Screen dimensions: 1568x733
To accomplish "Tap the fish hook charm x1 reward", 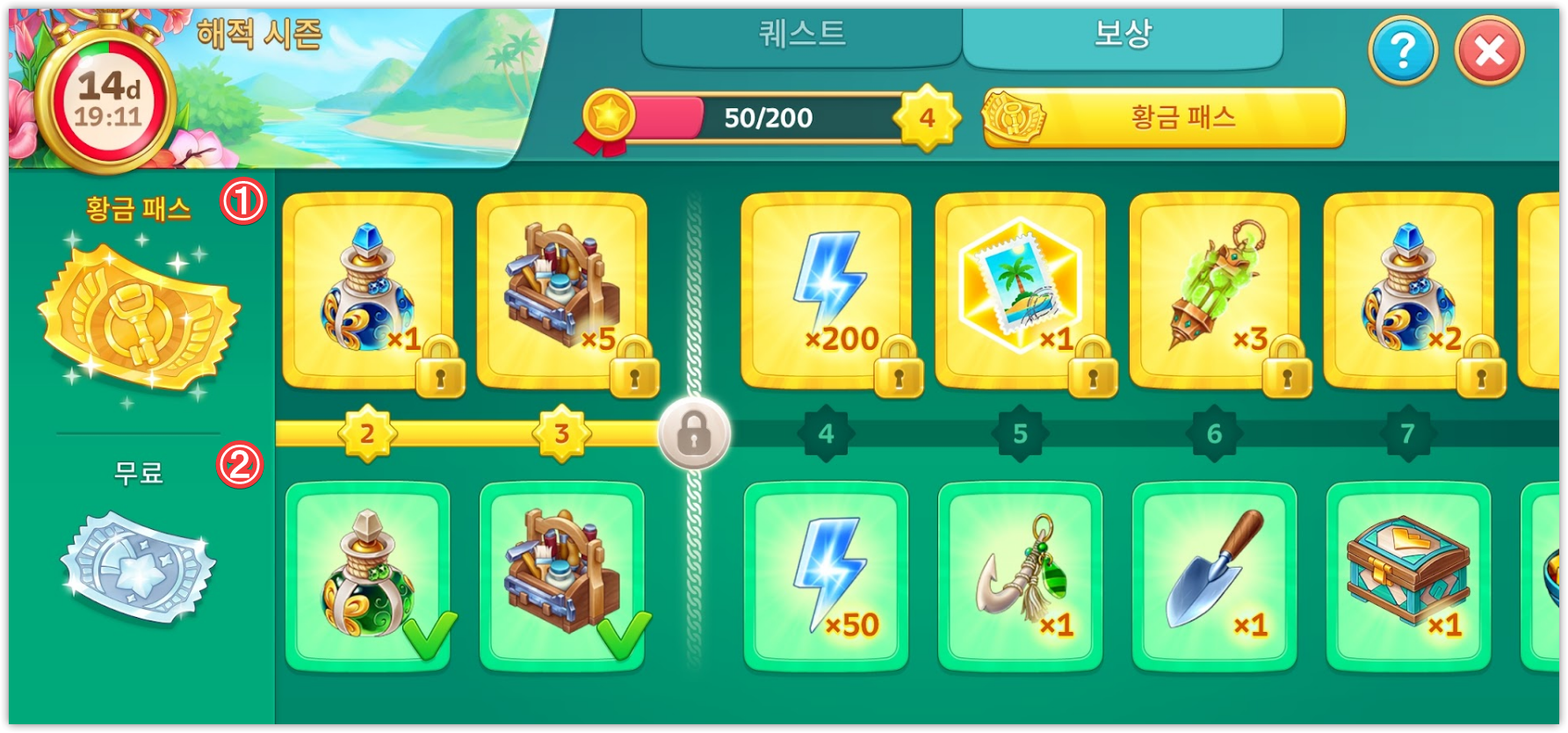I will coord(1020,577).
